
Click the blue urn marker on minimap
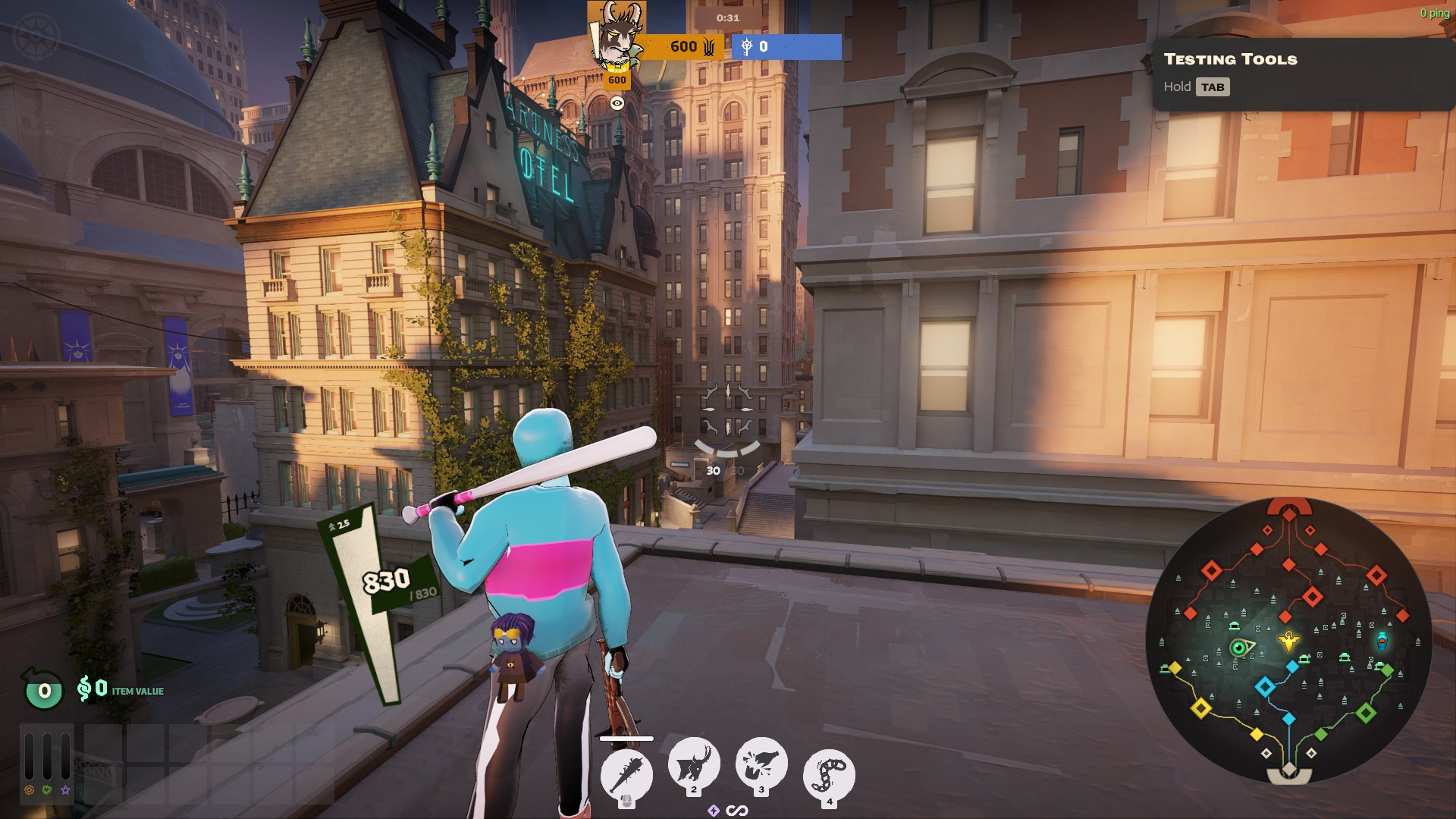point(1382,642)
